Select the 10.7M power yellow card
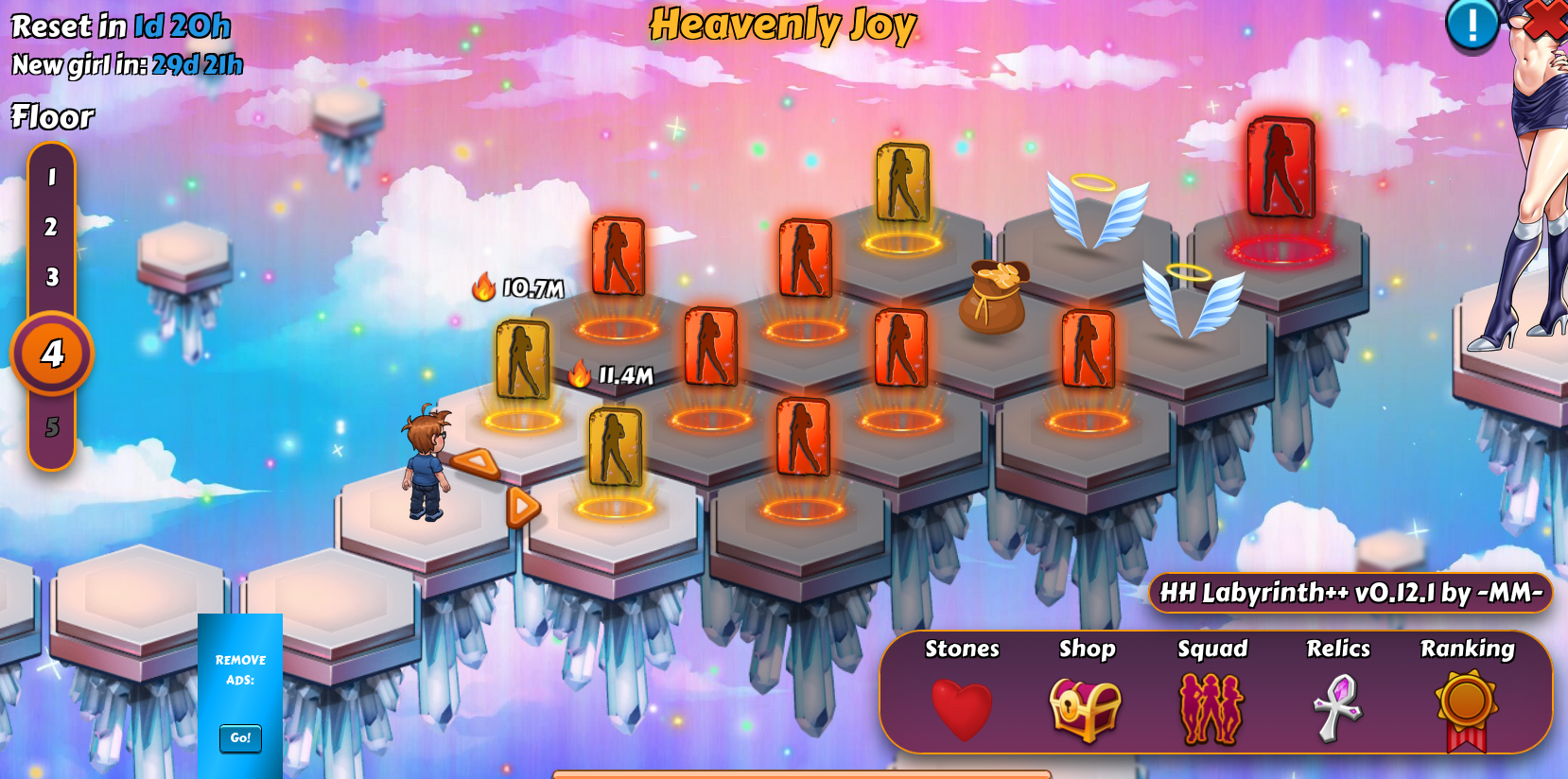This screenshot has width=1568, height=779. pos(522,360)
